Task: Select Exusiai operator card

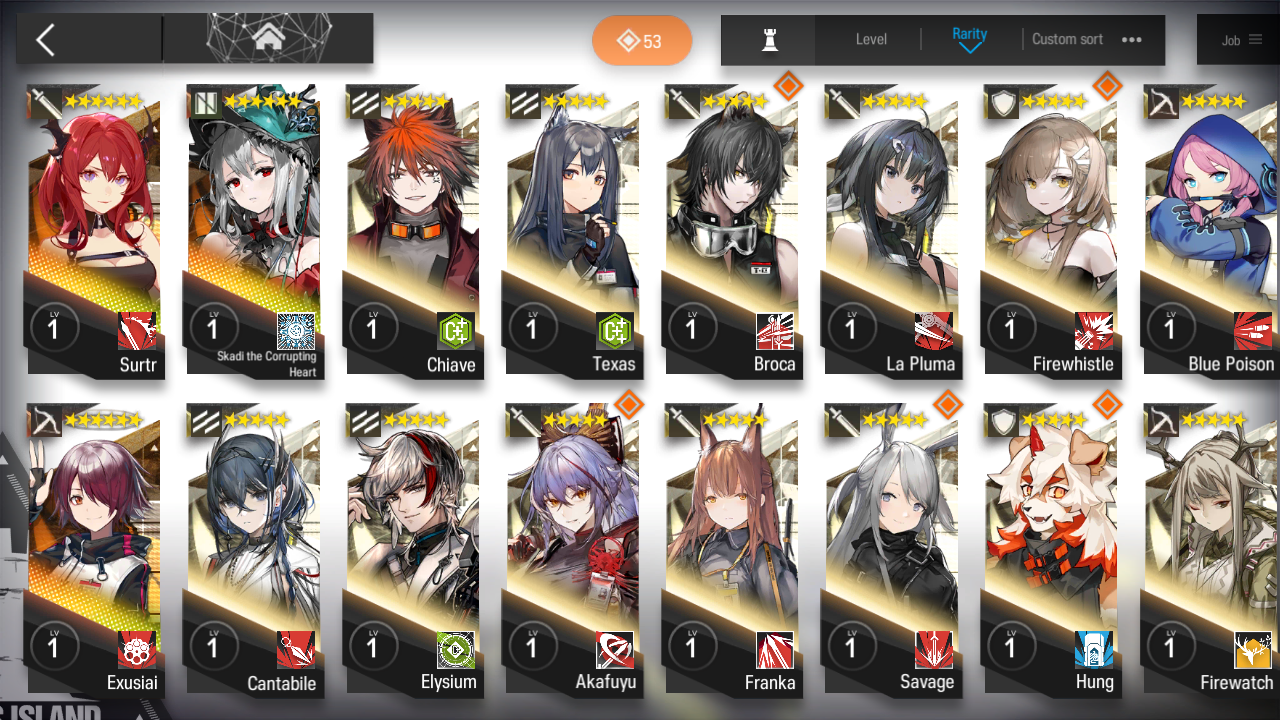Action: pos(95,550)
